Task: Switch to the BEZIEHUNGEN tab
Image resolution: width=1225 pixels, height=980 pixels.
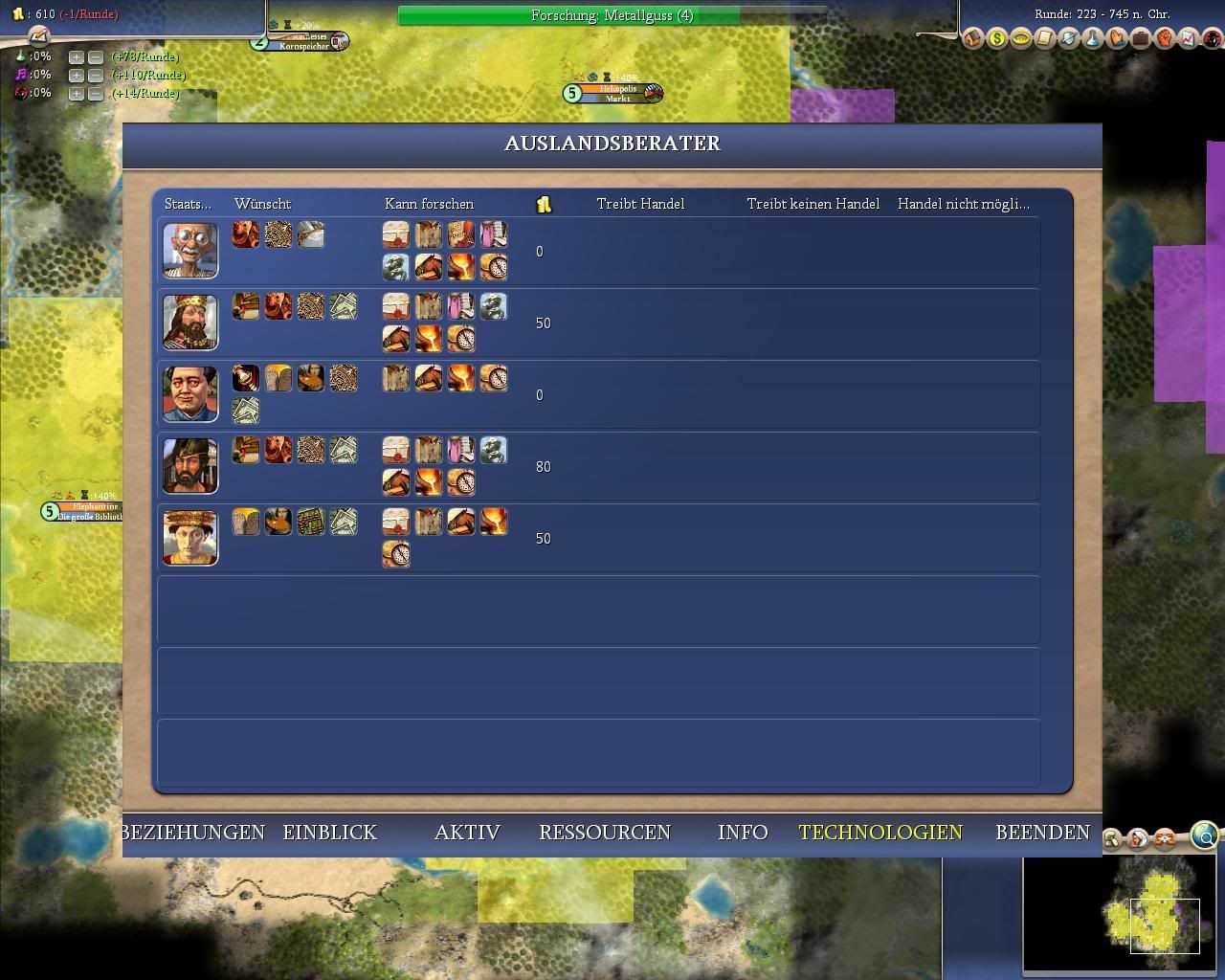Action: click(194, 833)
